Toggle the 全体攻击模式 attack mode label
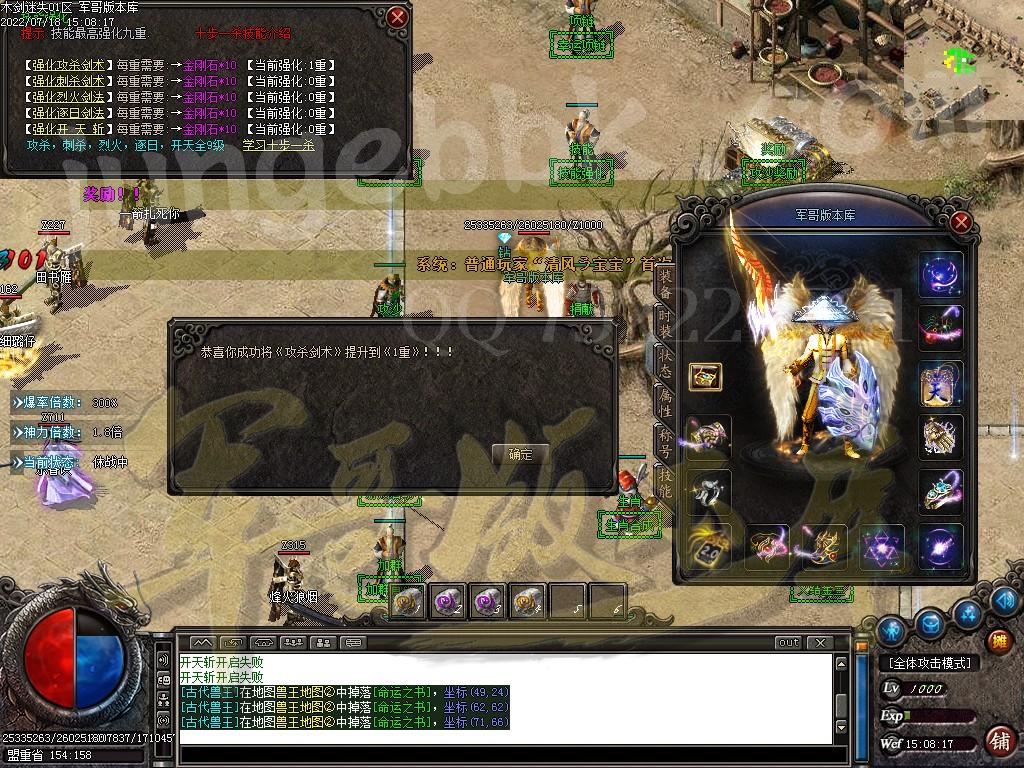The width and height of the screenshot is (1024, 768). (x=928, y=663)
